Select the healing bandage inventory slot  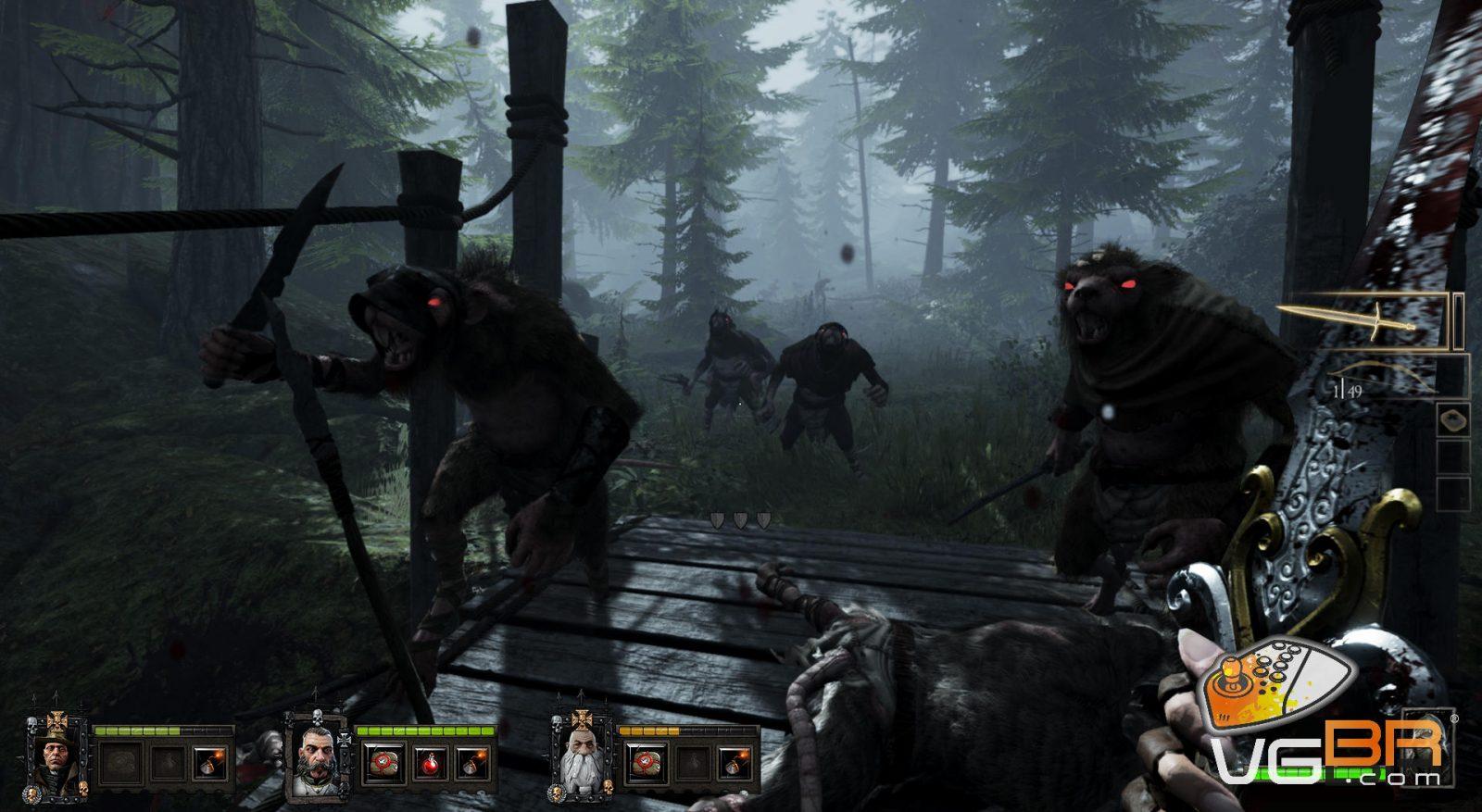1453,419
